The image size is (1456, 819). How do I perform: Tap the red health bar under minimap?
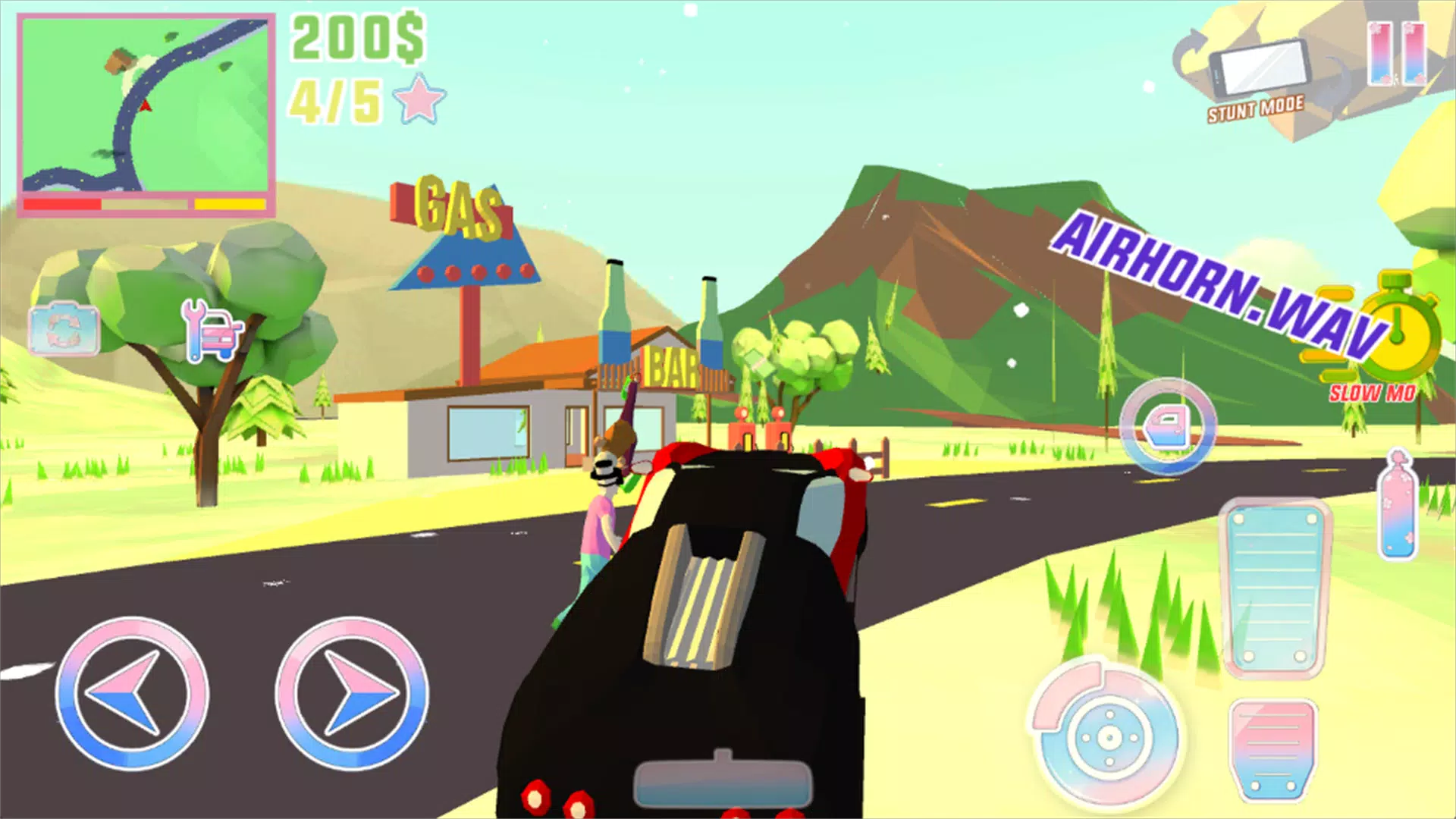pyautogui.click(x=61, y=203)
